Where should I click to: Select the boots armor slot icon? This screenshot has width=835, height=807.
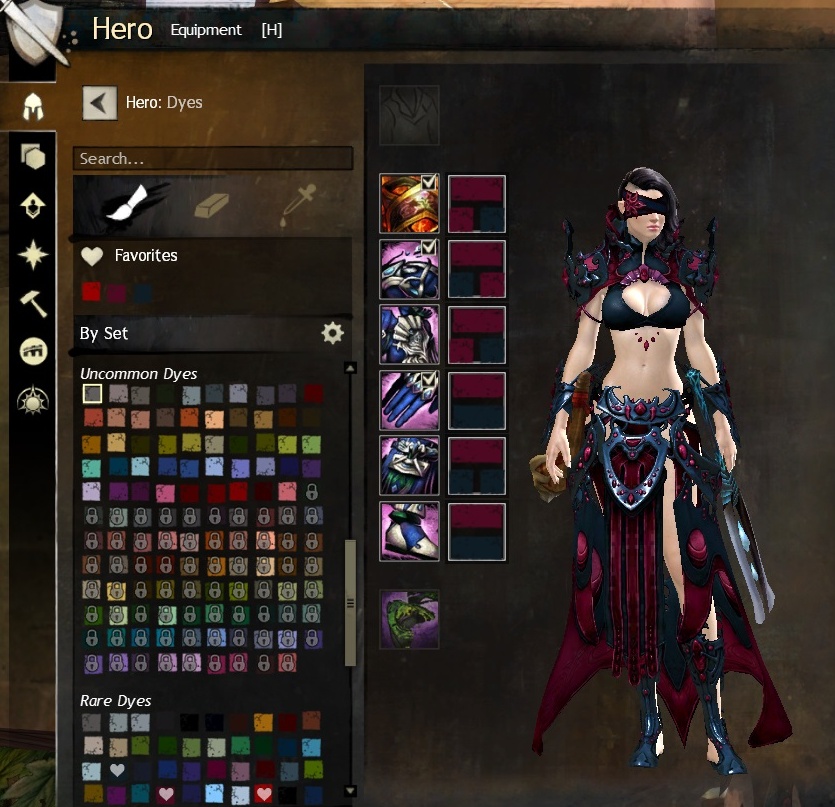click(409, 531)
